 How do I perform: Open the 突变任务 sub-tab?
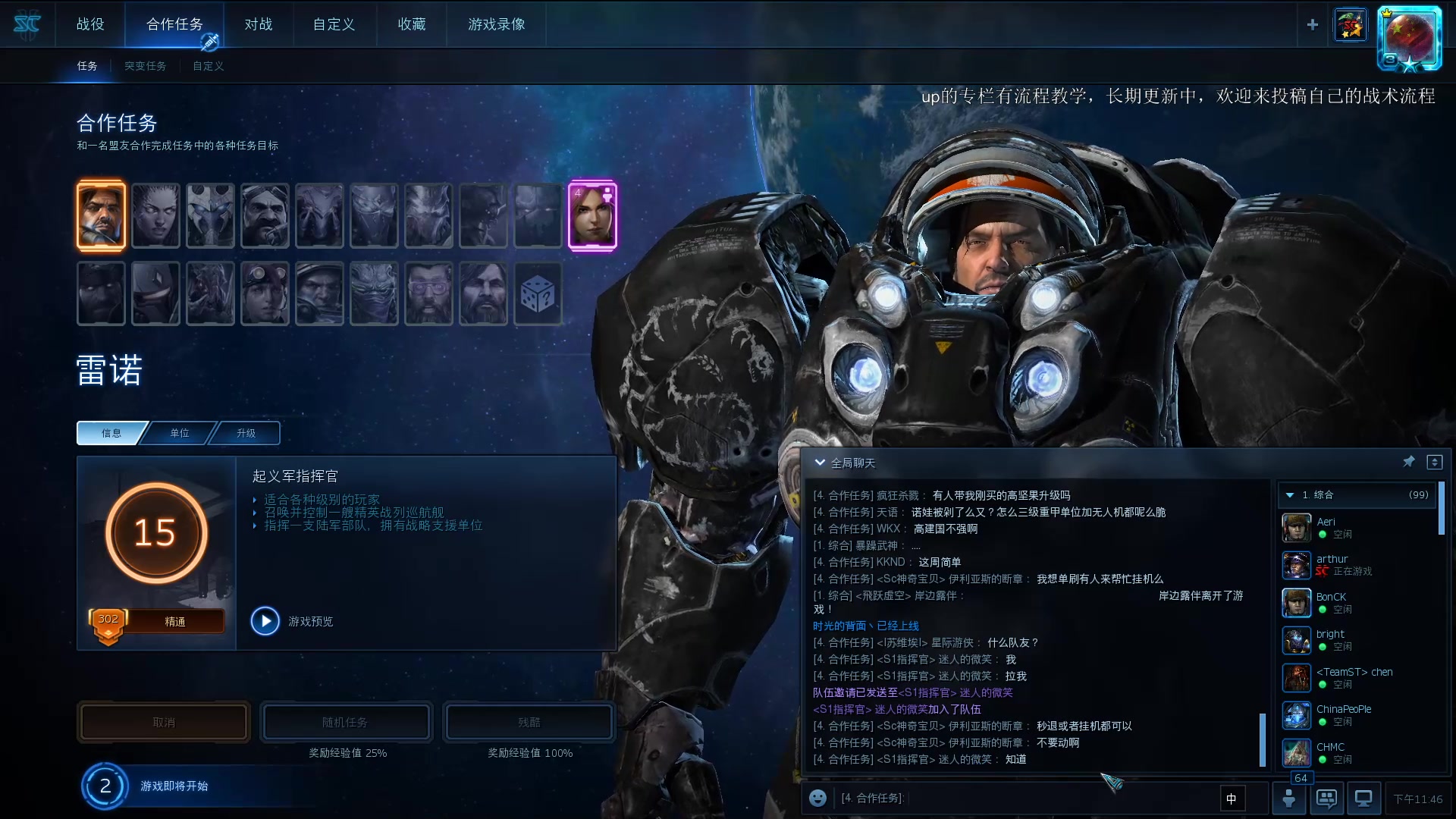(x=145, y=66)
